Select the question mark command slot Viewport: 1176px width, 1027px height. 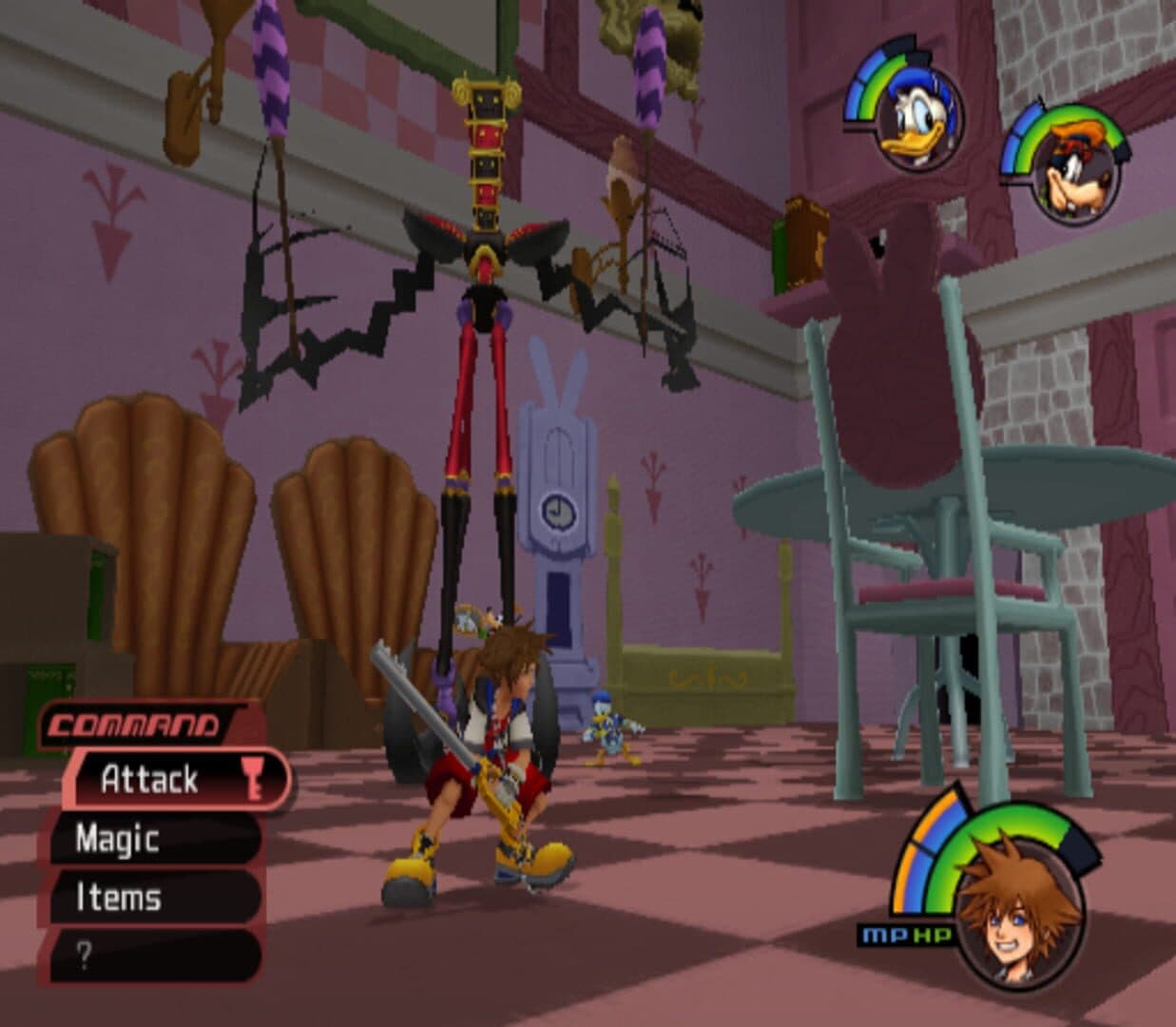(152, 956)
